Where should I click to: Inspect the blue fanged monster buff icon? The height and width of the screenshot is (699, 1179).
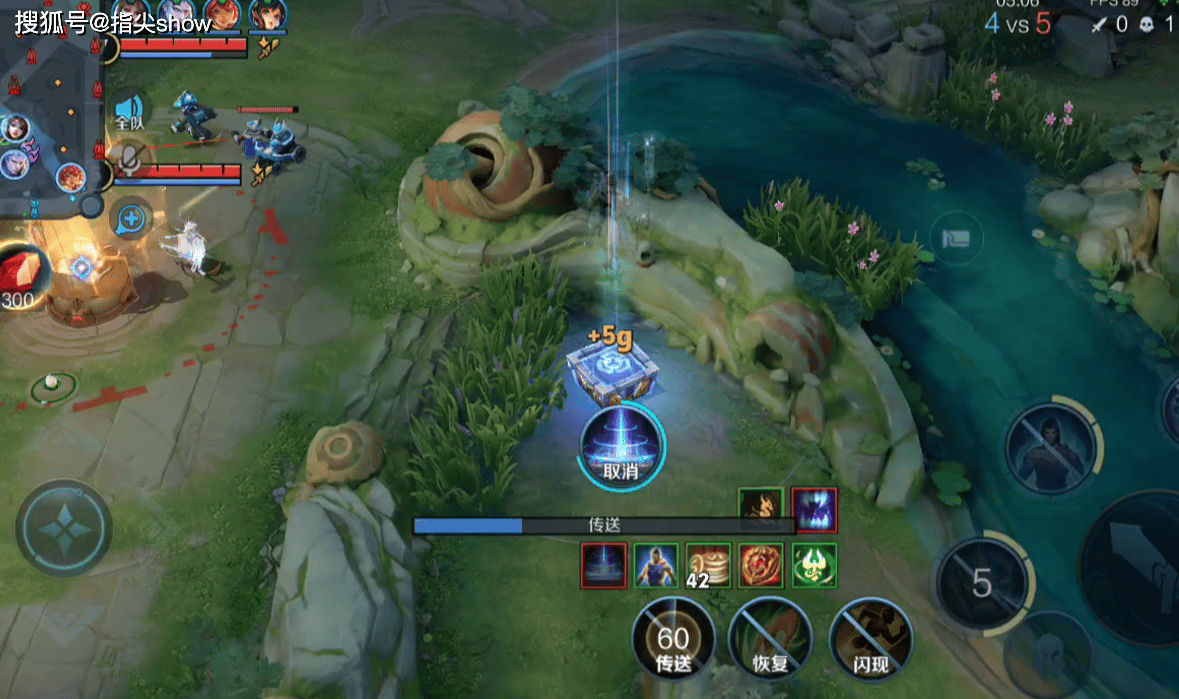point(814,510)
